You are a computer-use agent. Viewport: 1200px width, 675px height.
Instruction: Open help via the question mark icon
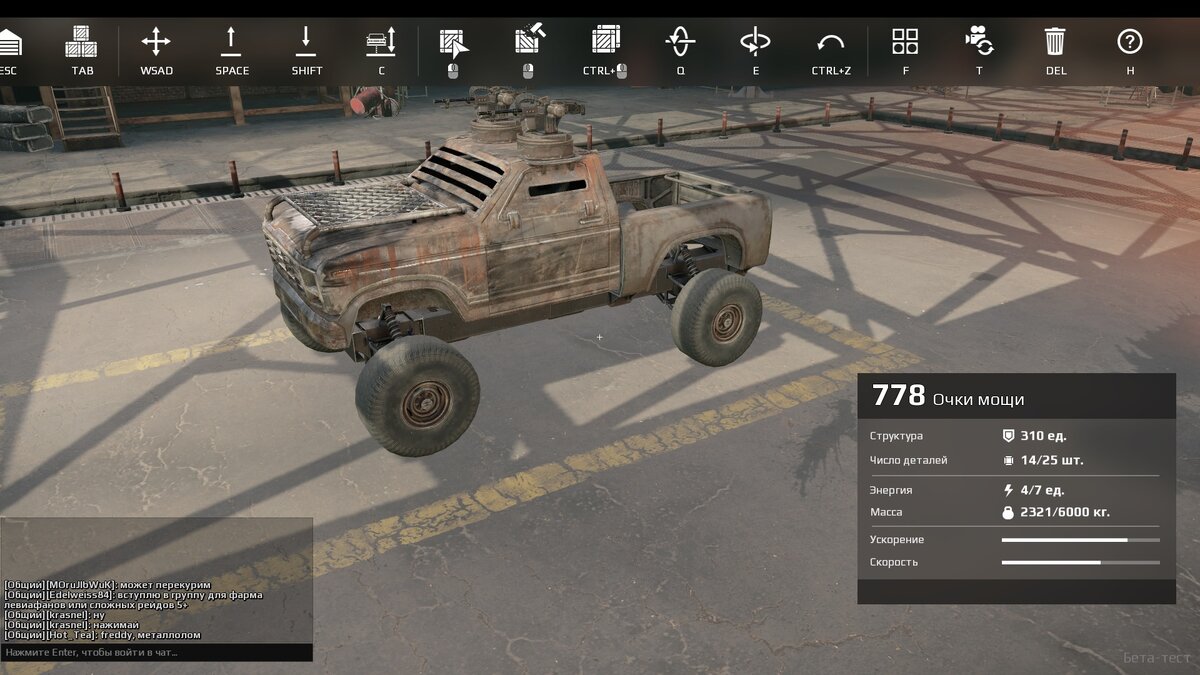point(1130,42)
